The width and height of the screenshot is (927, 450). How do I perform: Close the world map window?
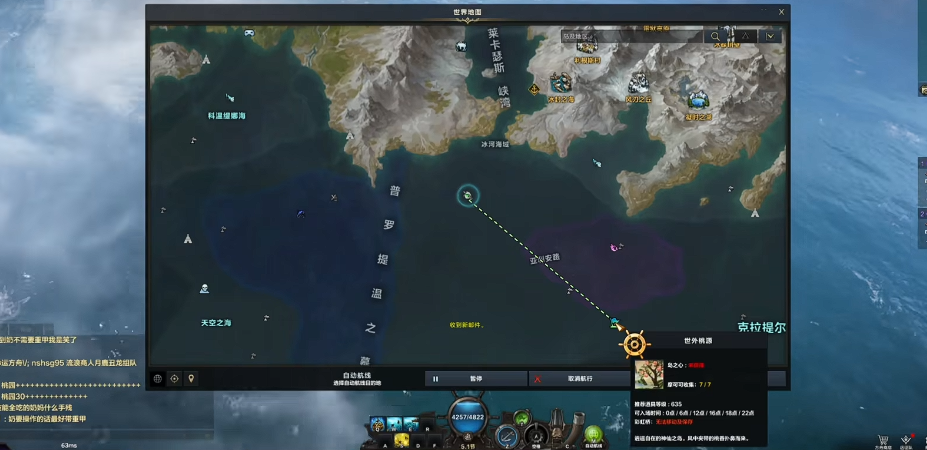coord(779,12)
